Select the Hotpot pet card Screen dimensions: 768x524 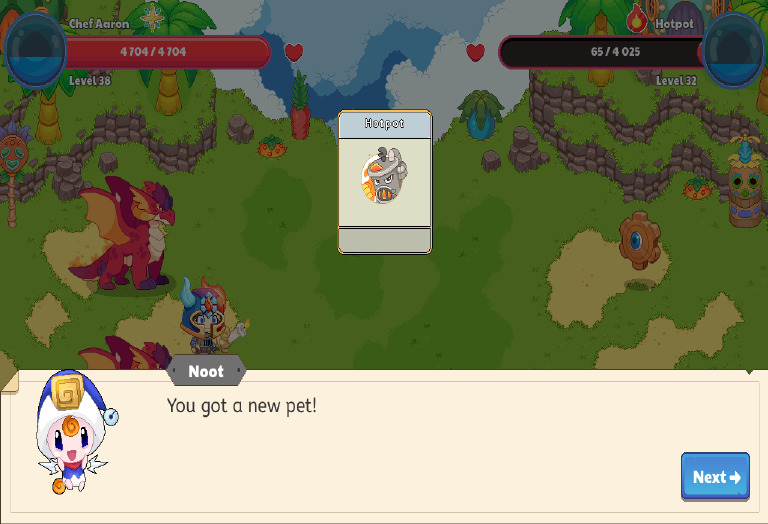click(385, 181)
